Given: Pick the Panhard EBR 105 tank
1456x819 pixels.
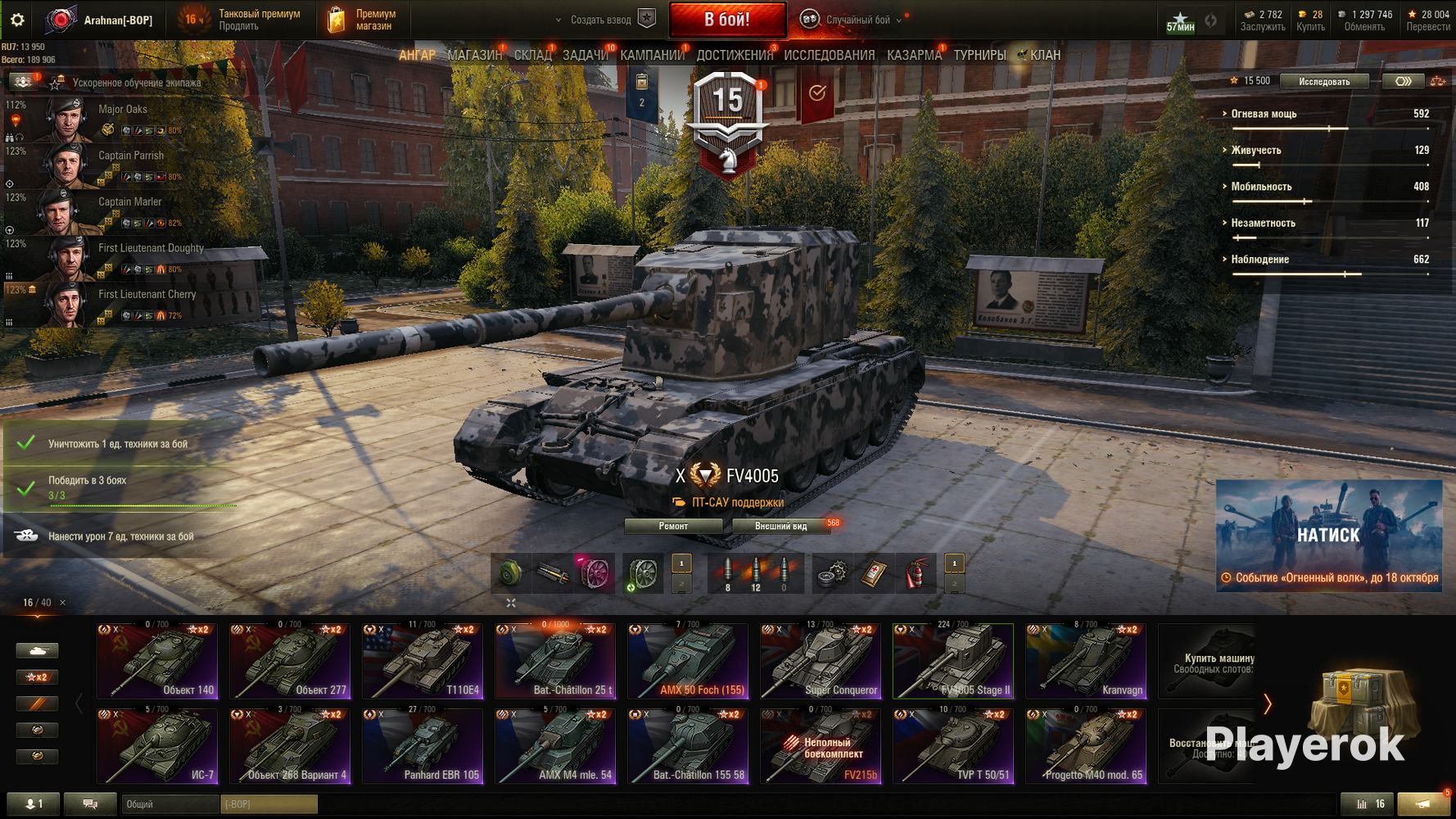Looking at the screenshot, I should pyautogui.click(x=423, y=746).
